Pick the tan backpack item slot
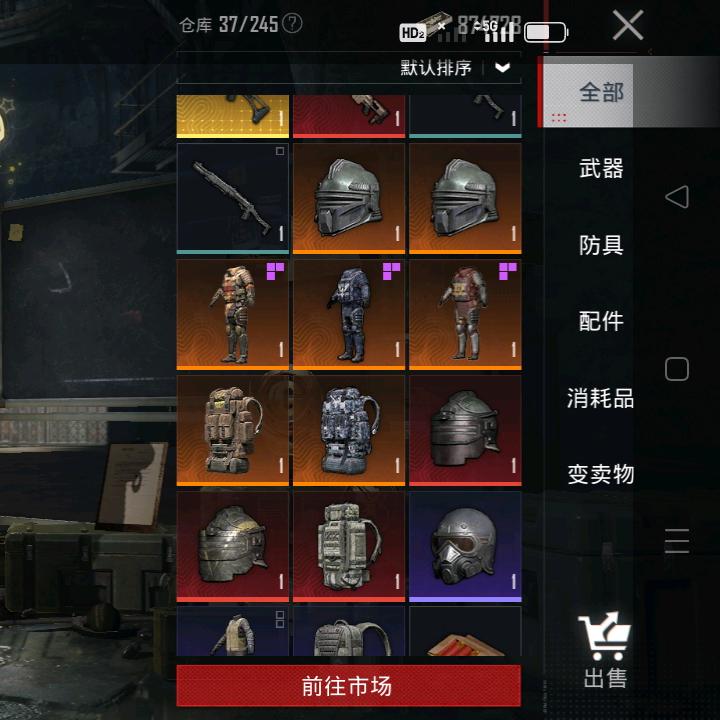Screen dimensions: 720x720 (232, 429)
